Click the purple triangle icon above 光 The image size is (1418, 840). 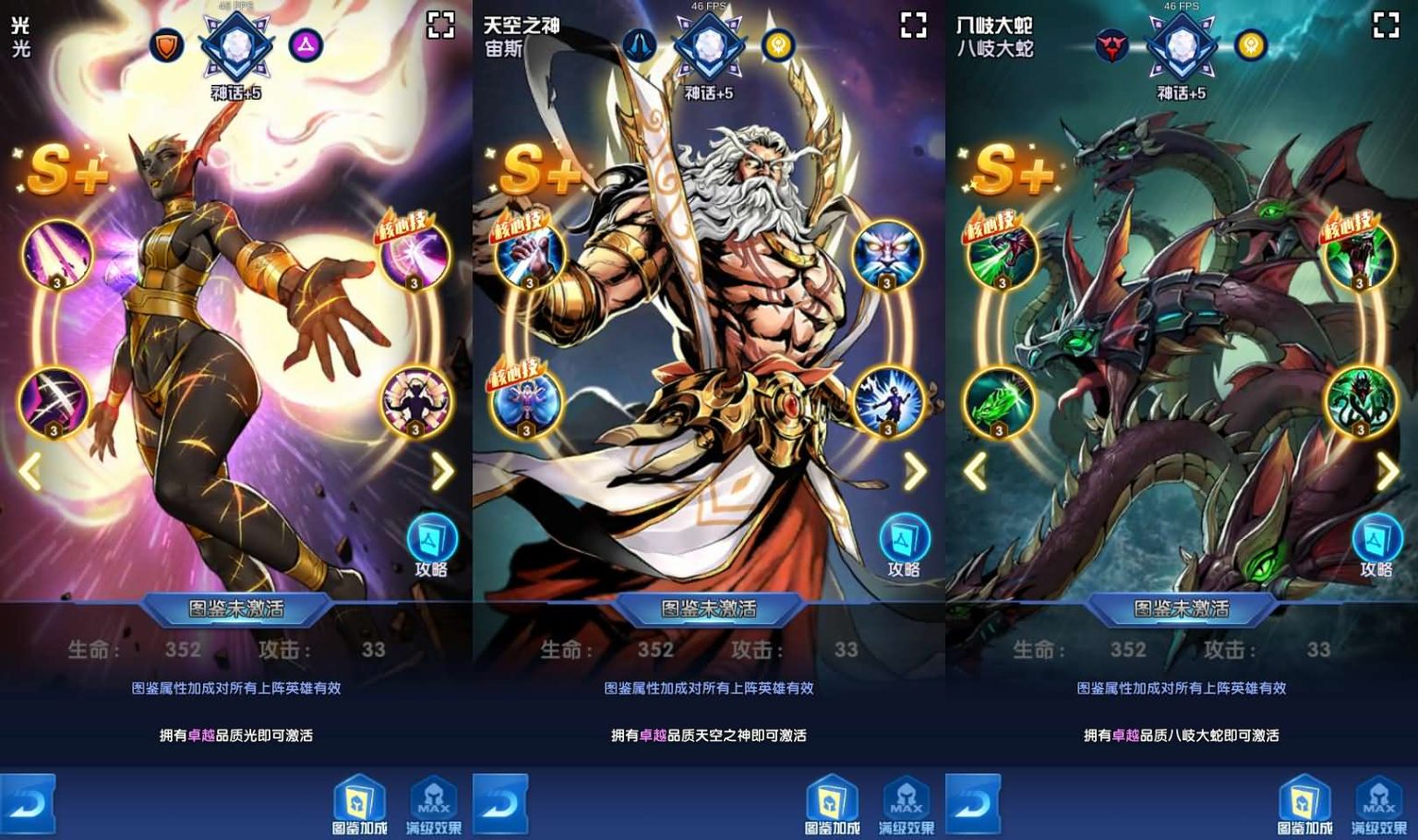click(306, 45)
